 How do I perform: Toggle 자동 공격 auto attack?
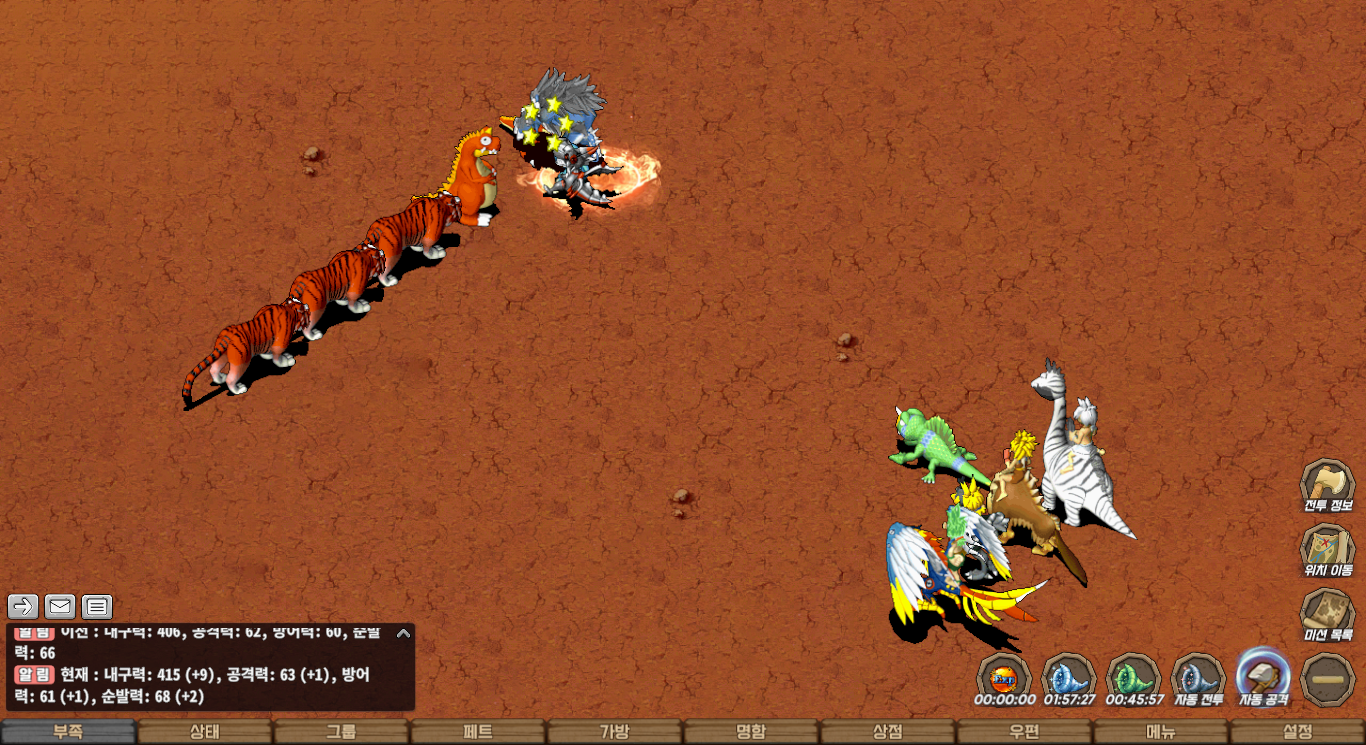1263,676
